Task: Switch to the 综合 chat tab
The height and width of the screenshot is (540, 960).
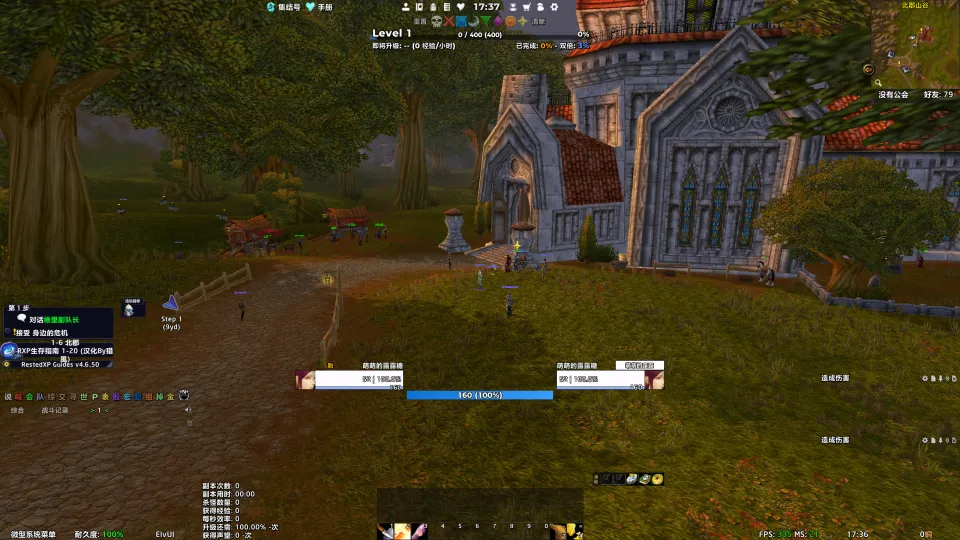Action: click(x=17, y=410)
